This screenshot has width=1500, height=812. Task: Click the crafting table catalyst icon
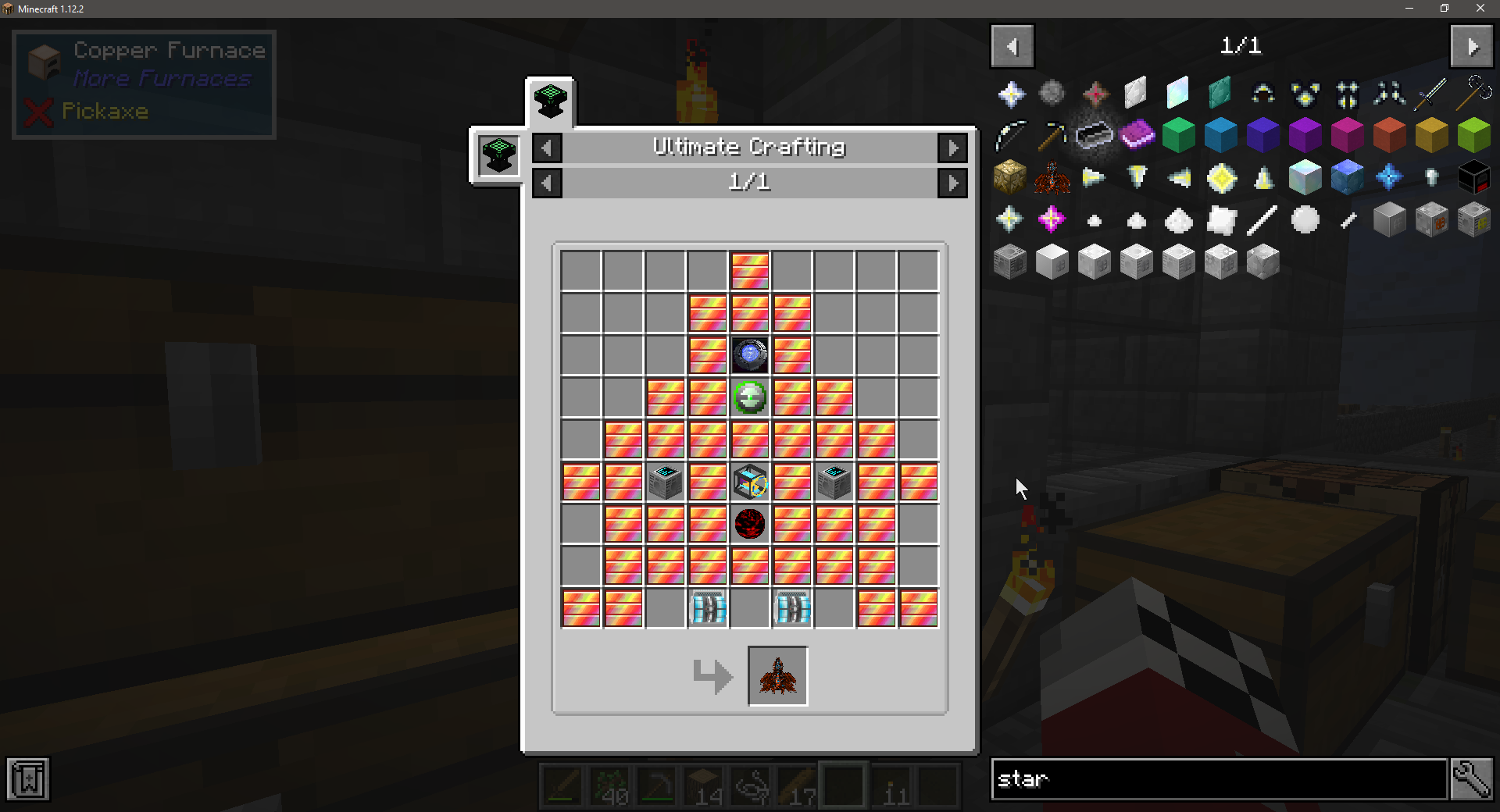(x=499, y=155)
